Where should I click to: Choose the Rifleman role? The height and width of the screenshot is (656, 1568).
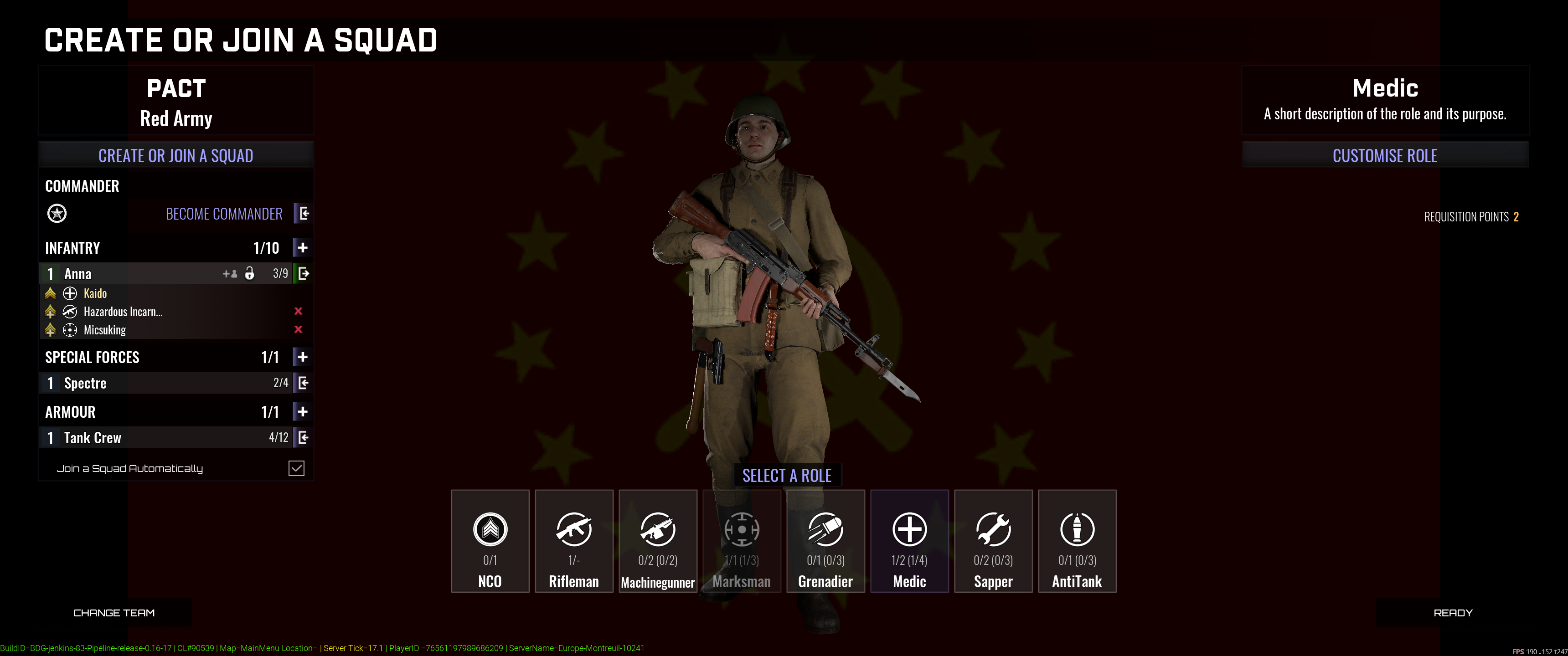point(574,541)
